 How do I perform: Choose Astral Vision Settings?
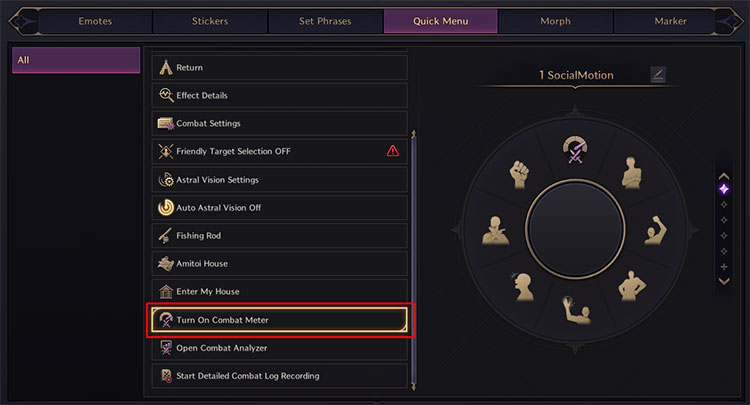[279, 180]
